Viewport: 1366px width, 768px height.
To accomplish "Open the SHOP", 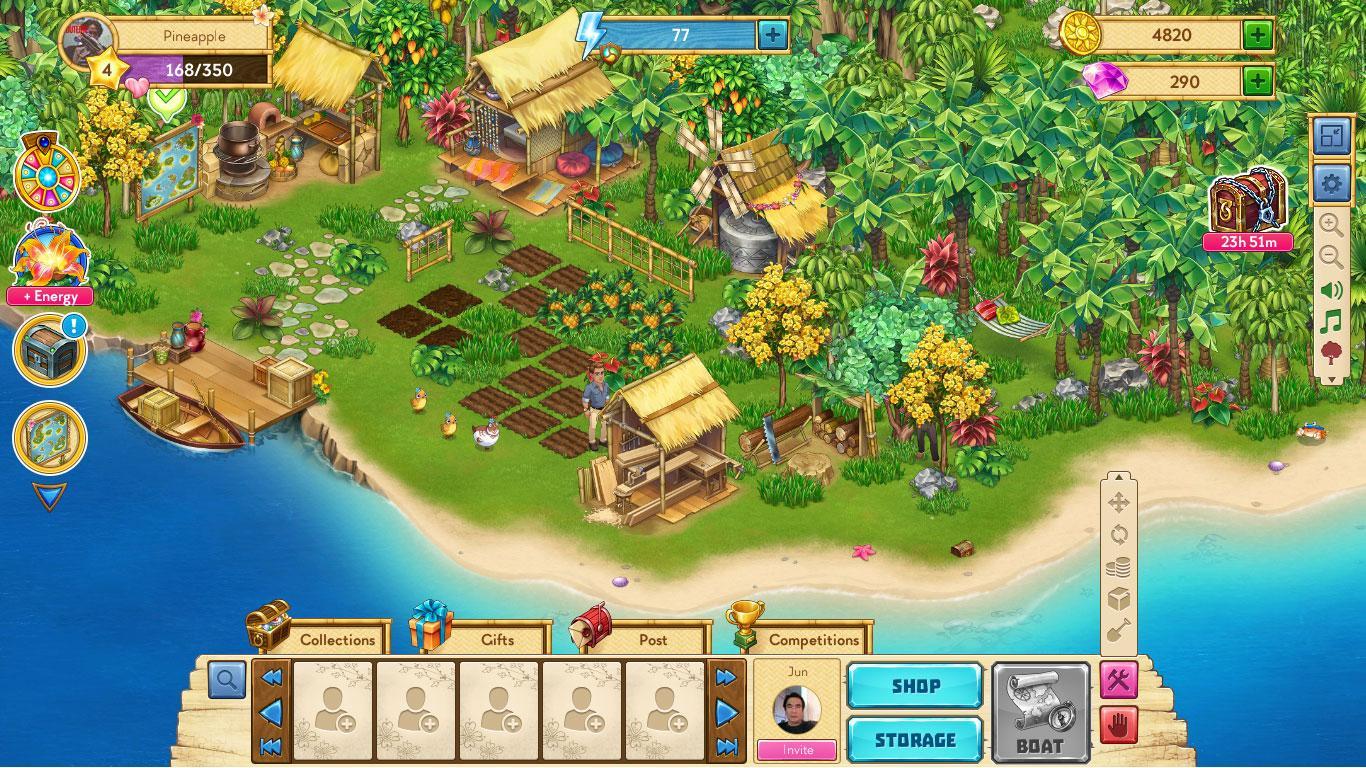I will [x=913, y=687].
